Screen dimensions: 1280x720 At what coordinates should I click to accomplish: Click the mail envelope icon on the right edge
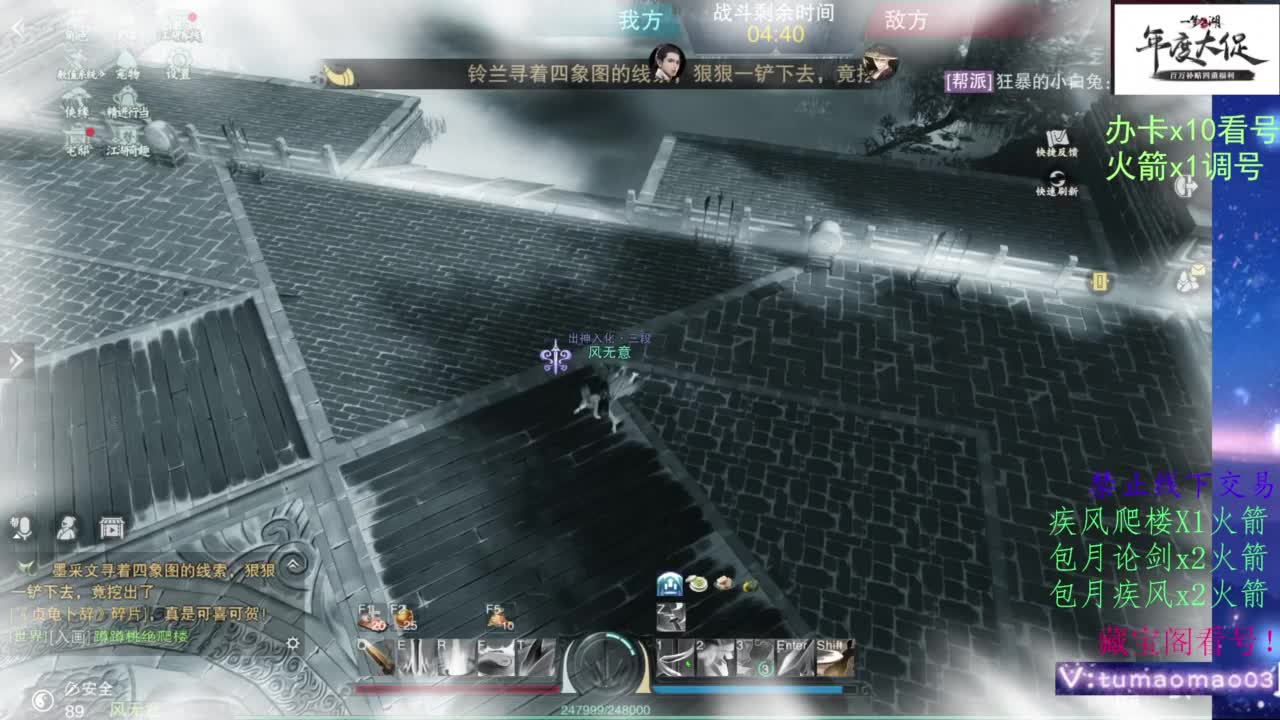coord(1198,270)
